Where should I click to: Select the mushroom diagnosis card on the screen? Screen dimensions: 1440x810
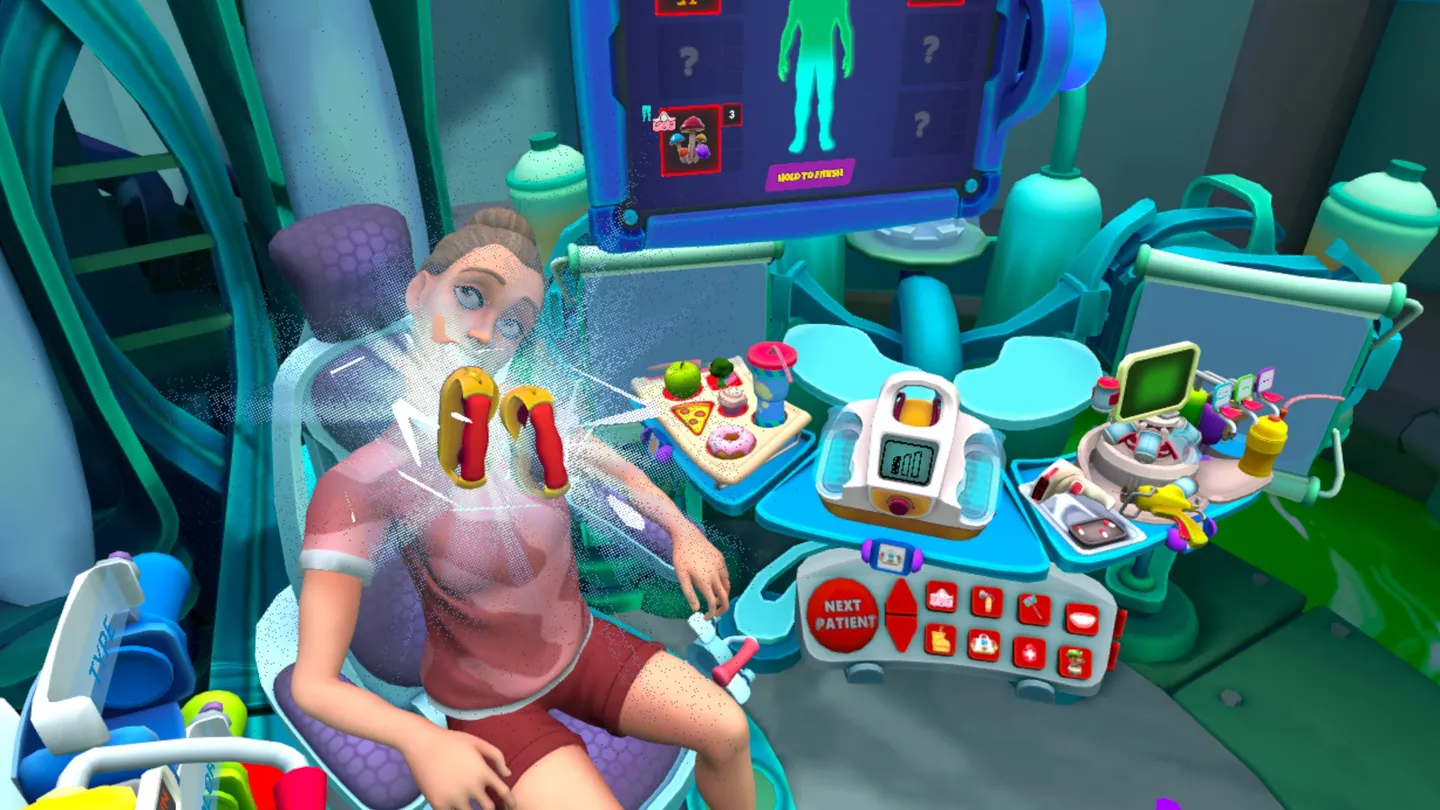pyautogui.click(x=691, y=137)
